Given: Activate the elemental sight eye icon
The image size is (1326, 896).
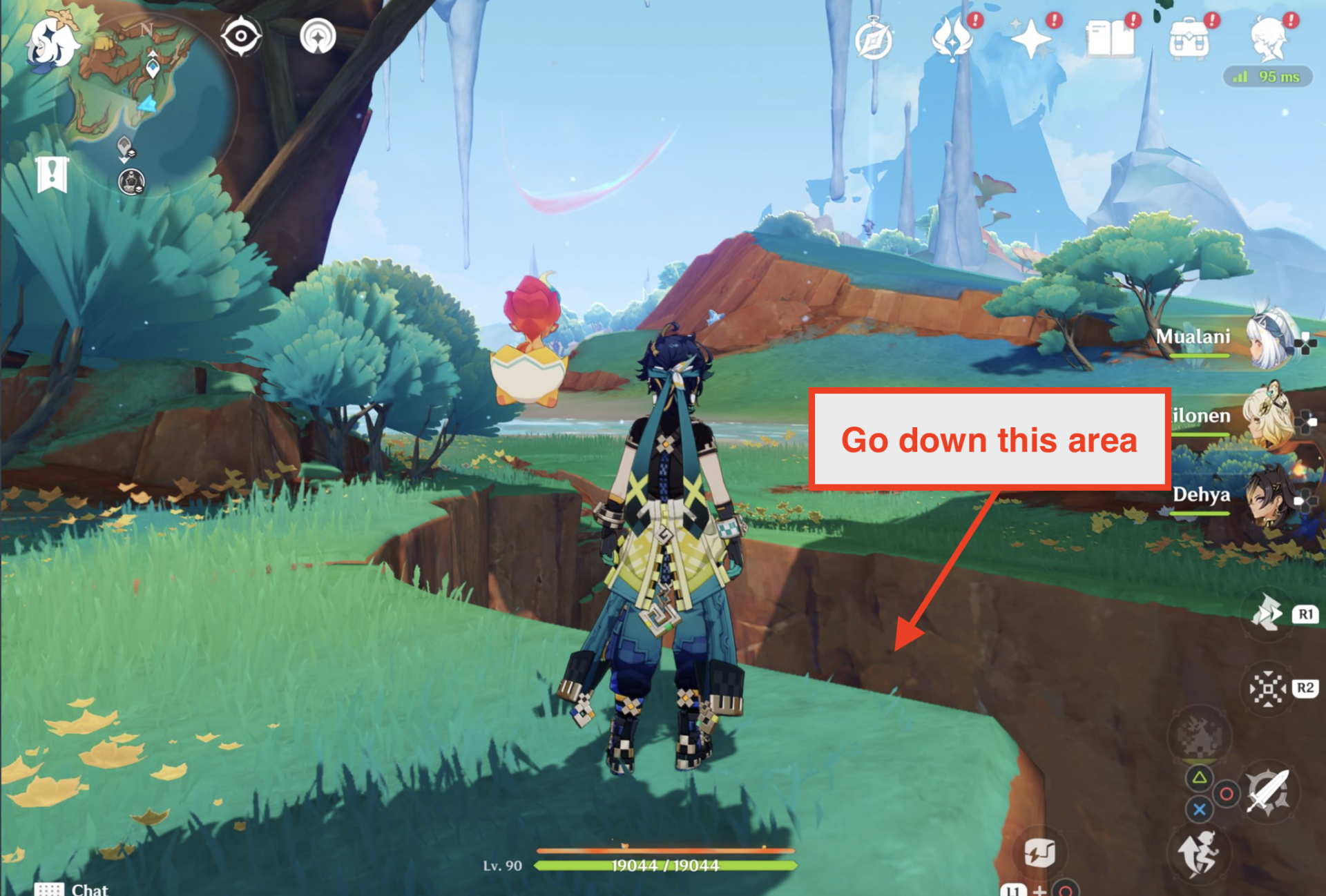Looking at the screenshot, I should 240,36.
